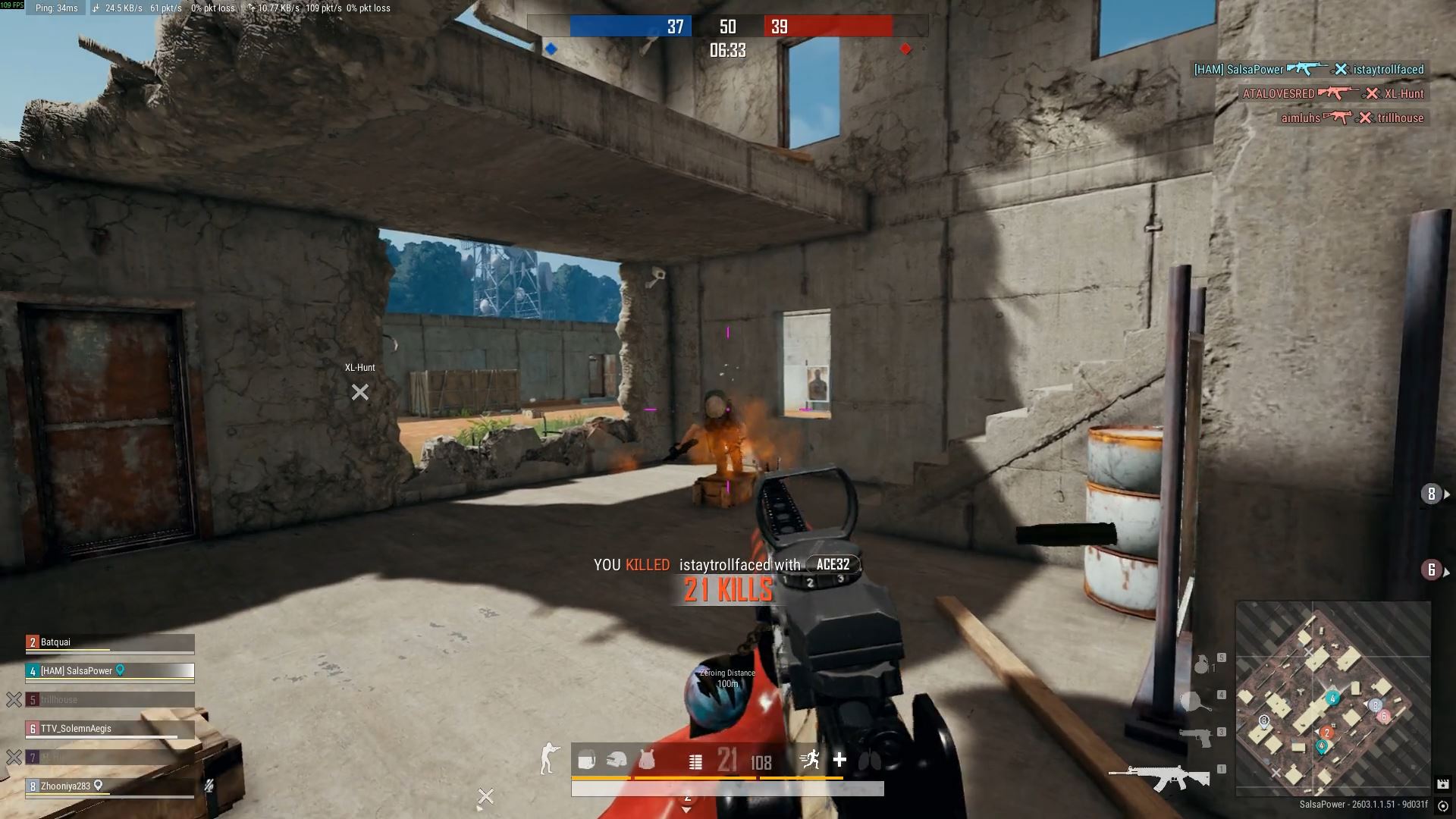This screenshot has width=1456, height=819.
Task: Click the ammo stack icon near kill count
Action: pyautogui.click(x=695, y=761)
